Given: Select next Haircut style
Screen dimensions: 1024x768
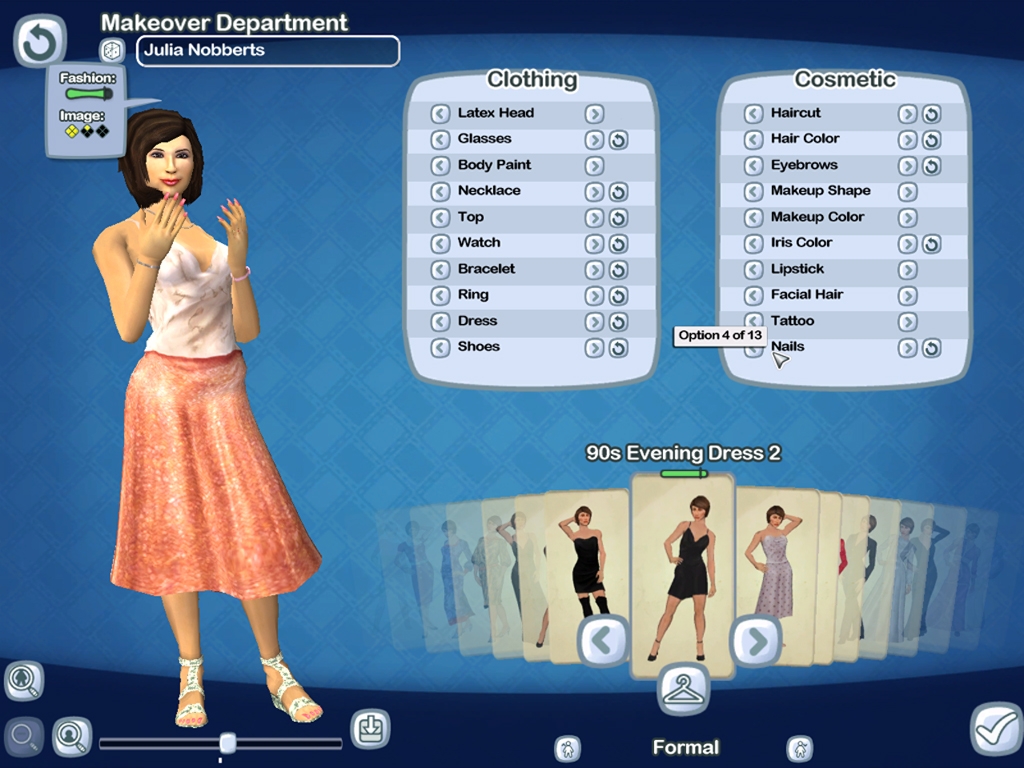Looking at the screenshot, I should pyautogui.click(x=907, y=113).
